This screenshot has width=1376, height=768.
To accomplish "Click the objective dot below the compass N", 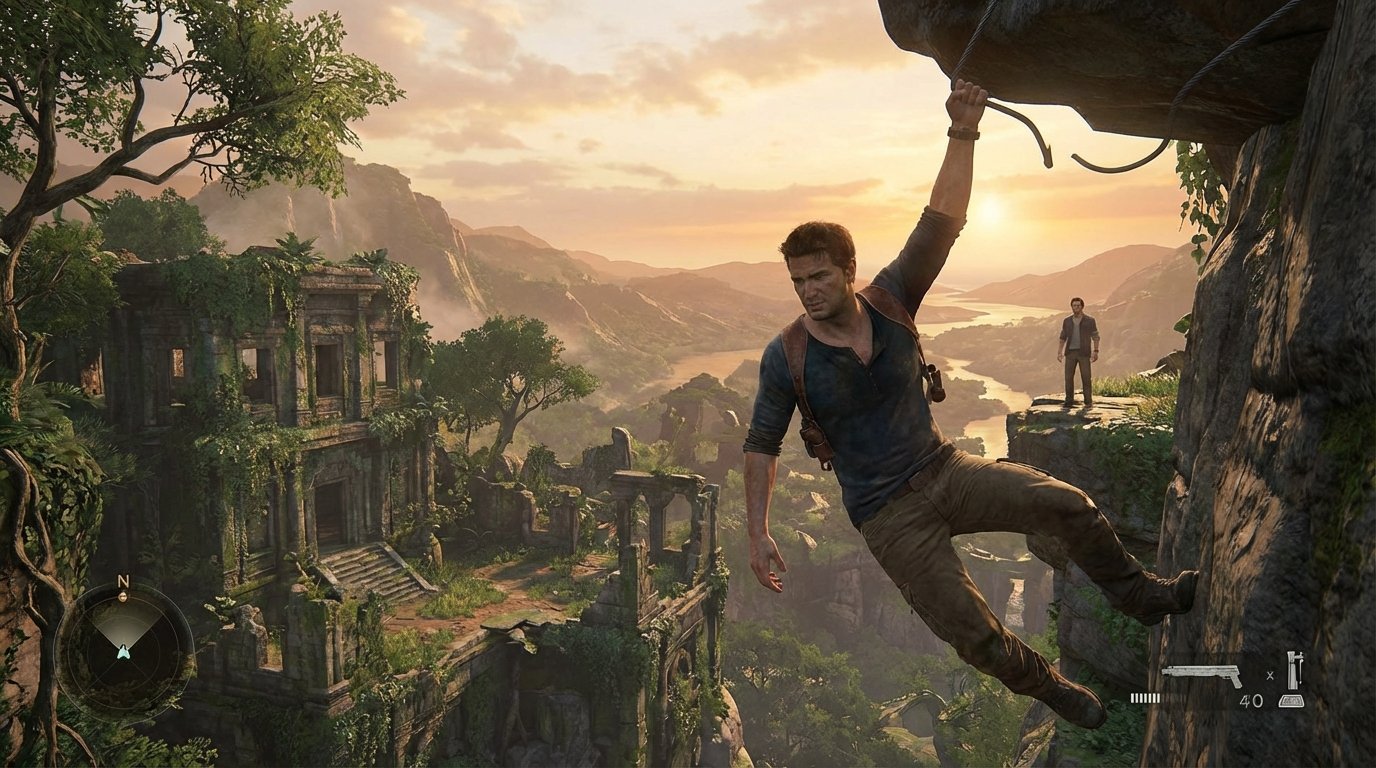I will click(x=124, y=597).
